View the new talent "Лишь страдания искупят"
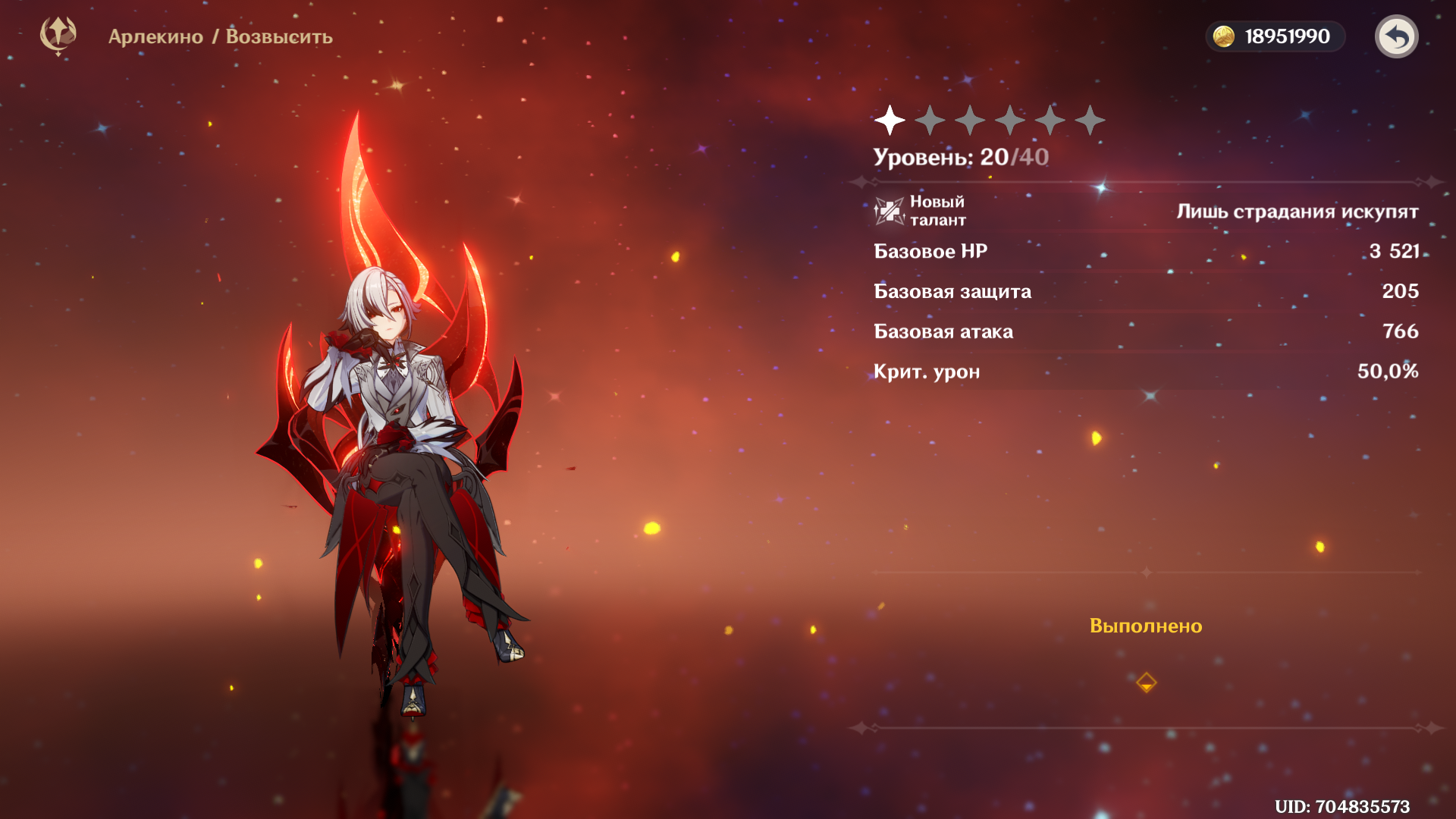Screen dimensions: 1456x819 point(1297,212)
